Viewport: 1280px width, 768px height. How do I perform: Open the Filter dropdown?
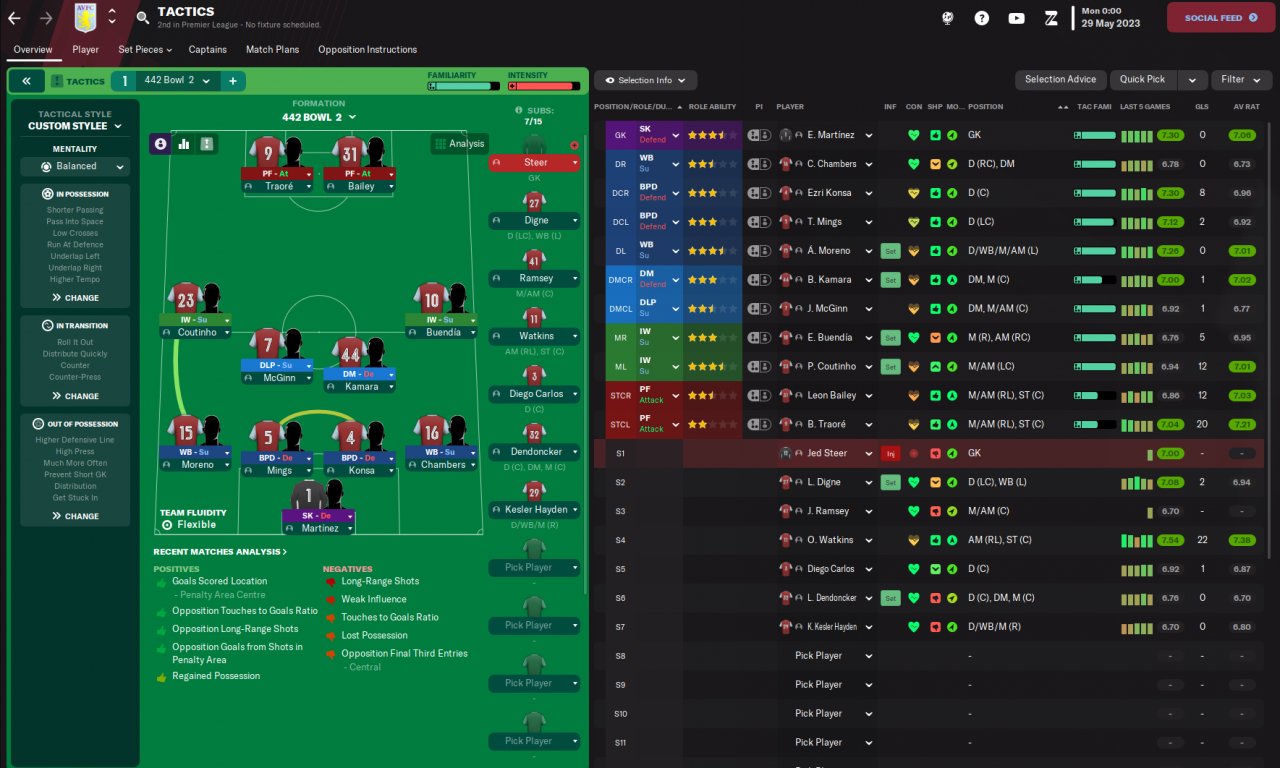[1240, 80]
